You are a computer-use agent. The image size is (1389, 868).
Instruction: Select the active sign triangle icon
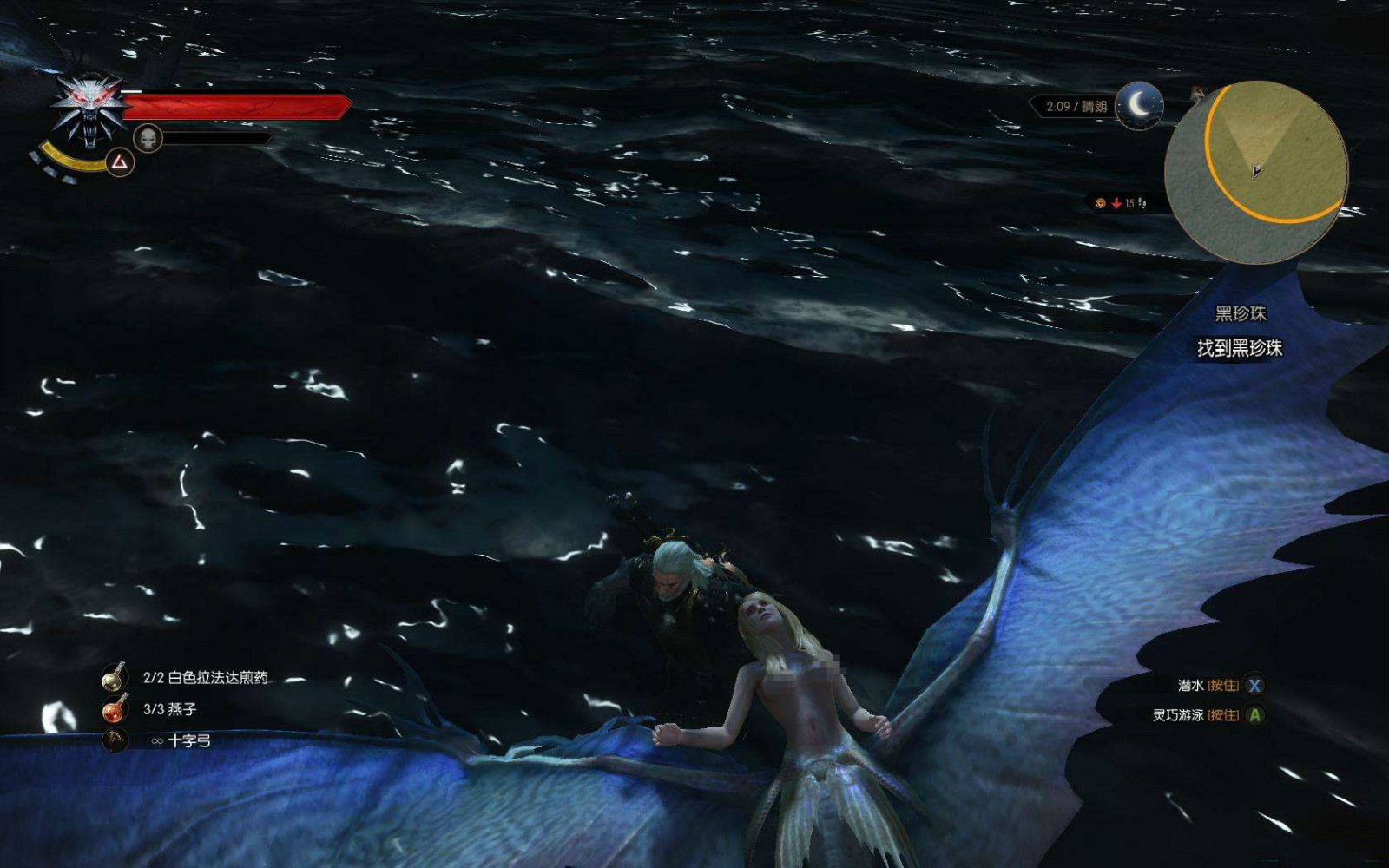pyautogui.click(x=120, y=161)
